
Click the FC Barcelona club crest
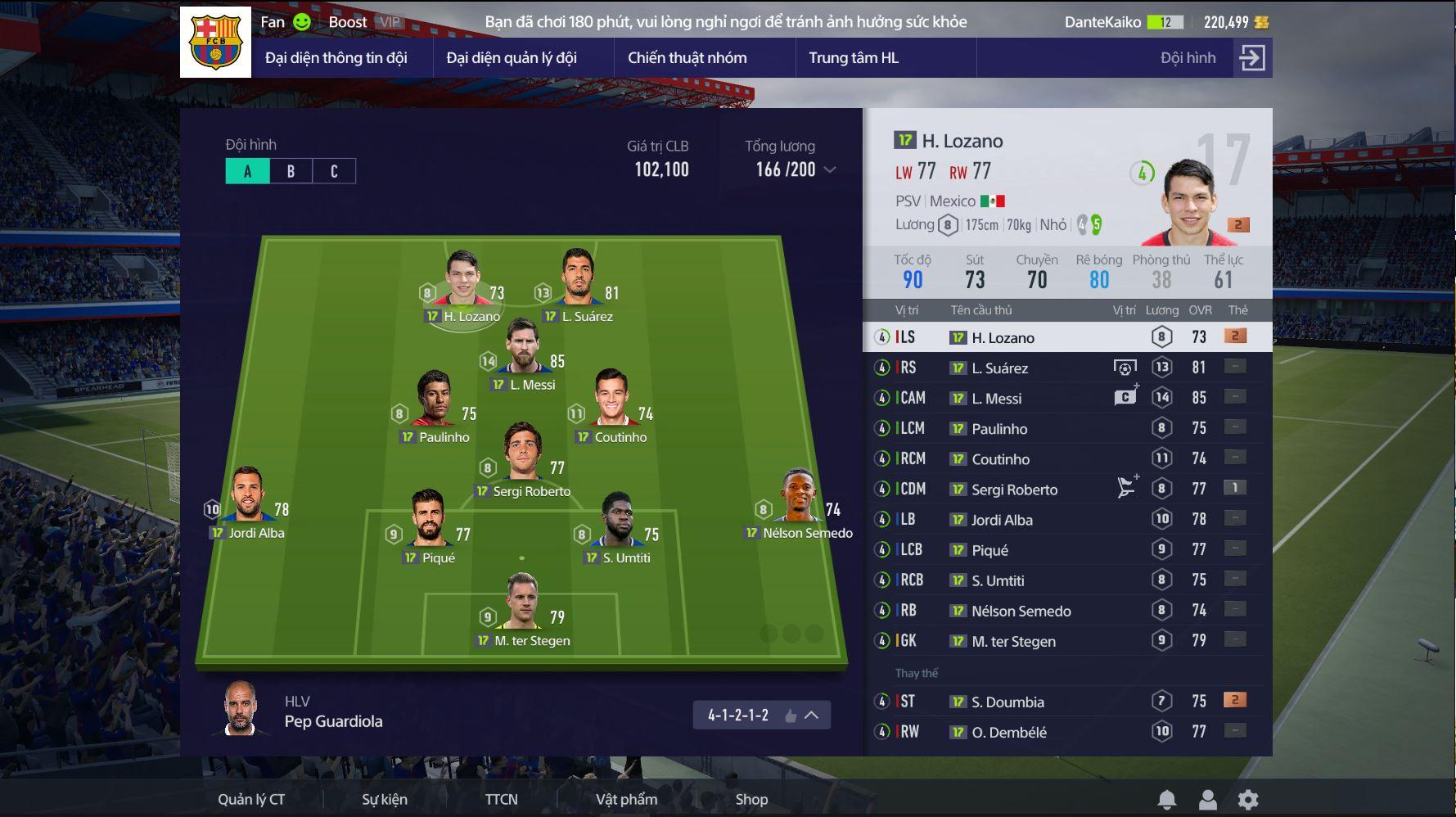214,41
